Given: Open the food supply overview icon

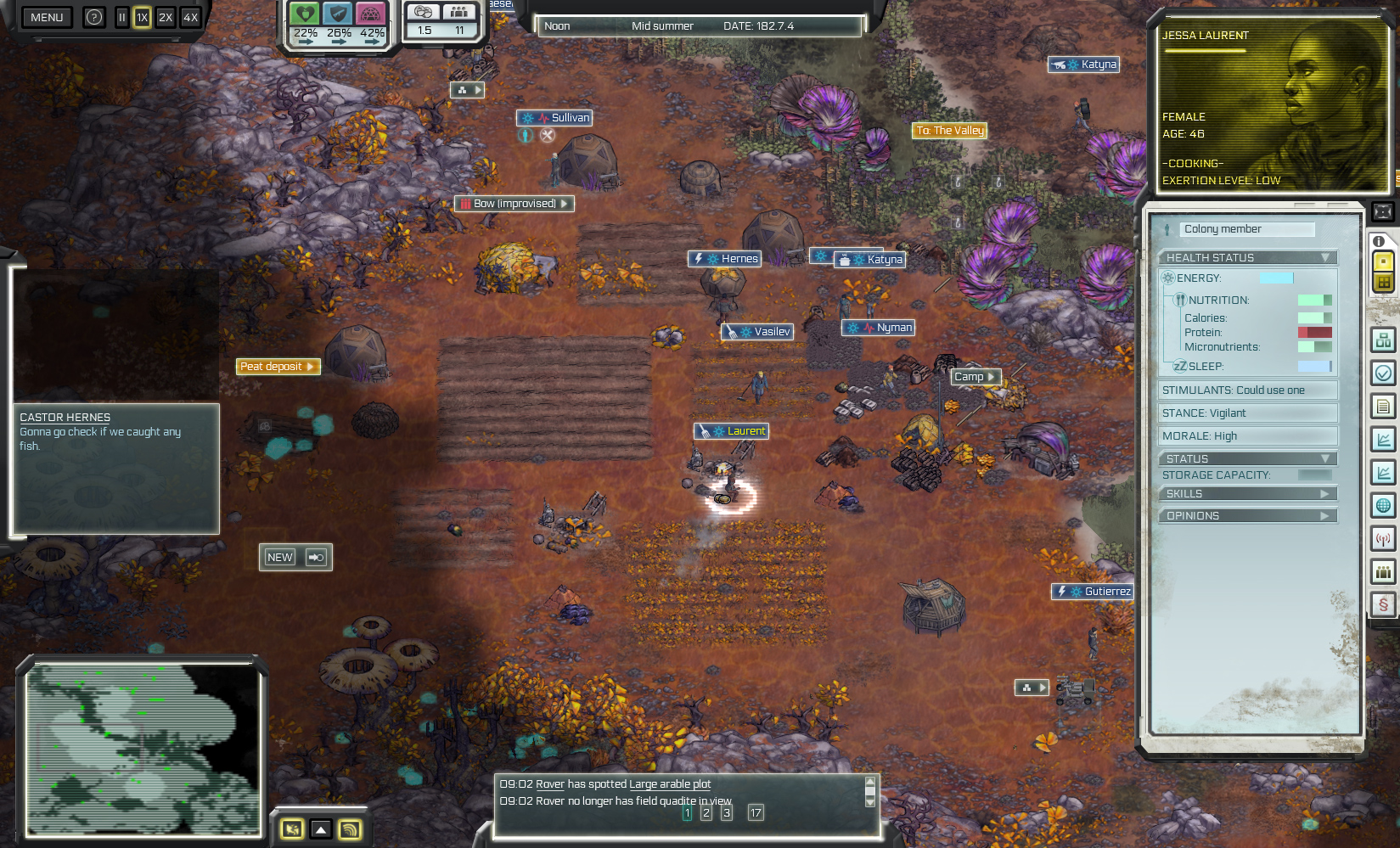Looking at the screenshot, I should tap(422, 11).
